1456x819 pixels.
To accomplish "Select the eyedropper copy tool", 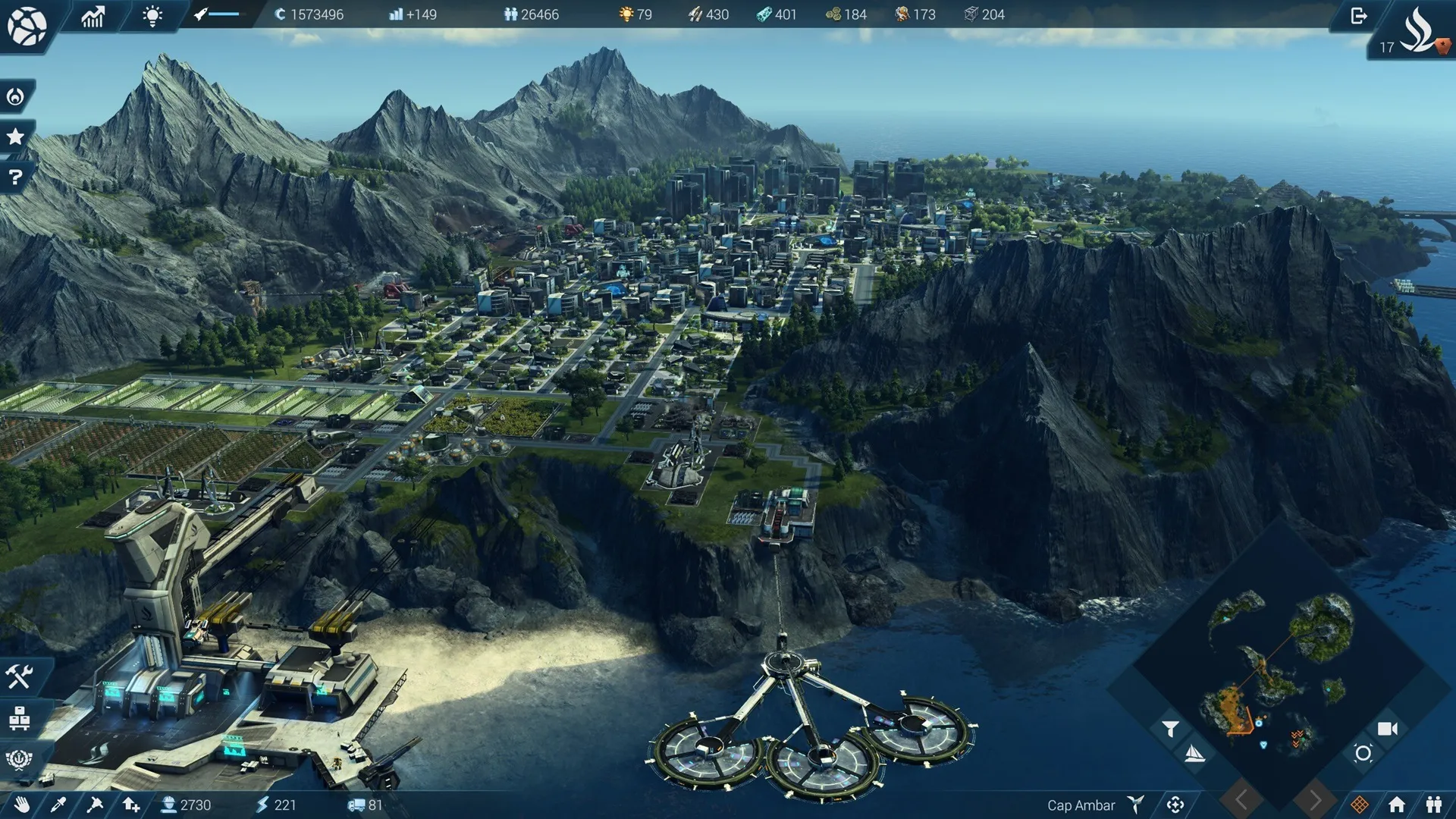I will [58, 805].
